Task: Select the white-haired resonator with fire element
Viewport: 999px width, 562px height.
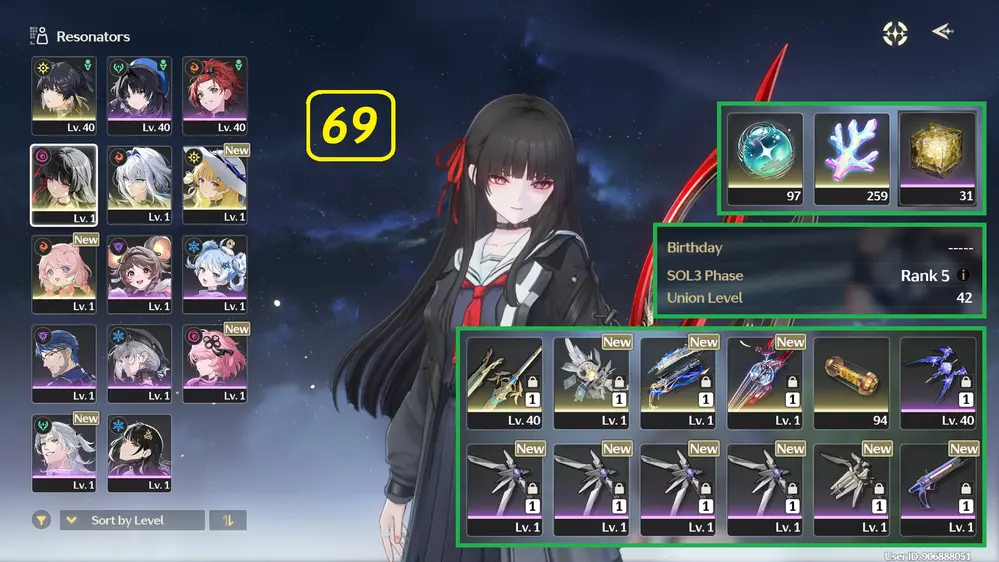Action: point(139,185)
